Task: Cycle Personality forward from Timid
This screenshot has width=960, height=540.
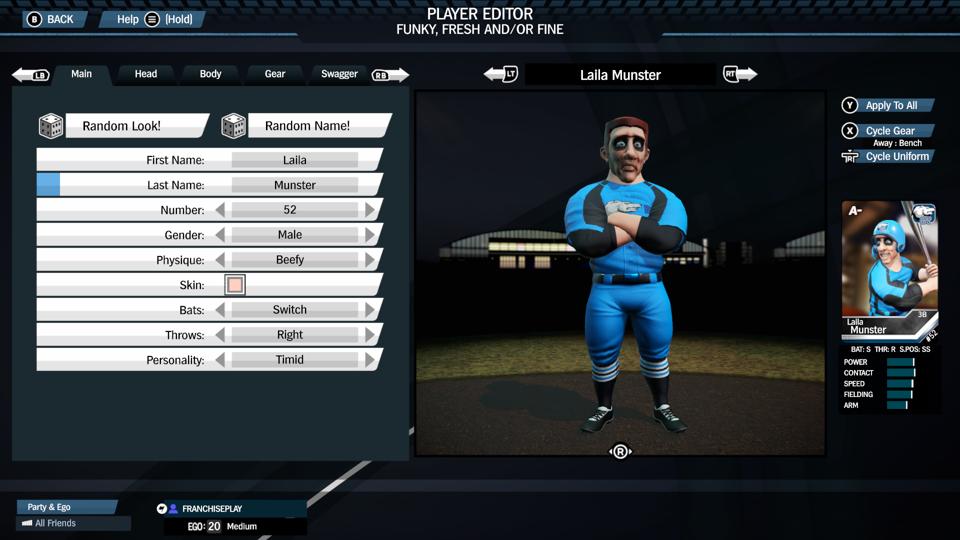Action: [x=370, y=360]
